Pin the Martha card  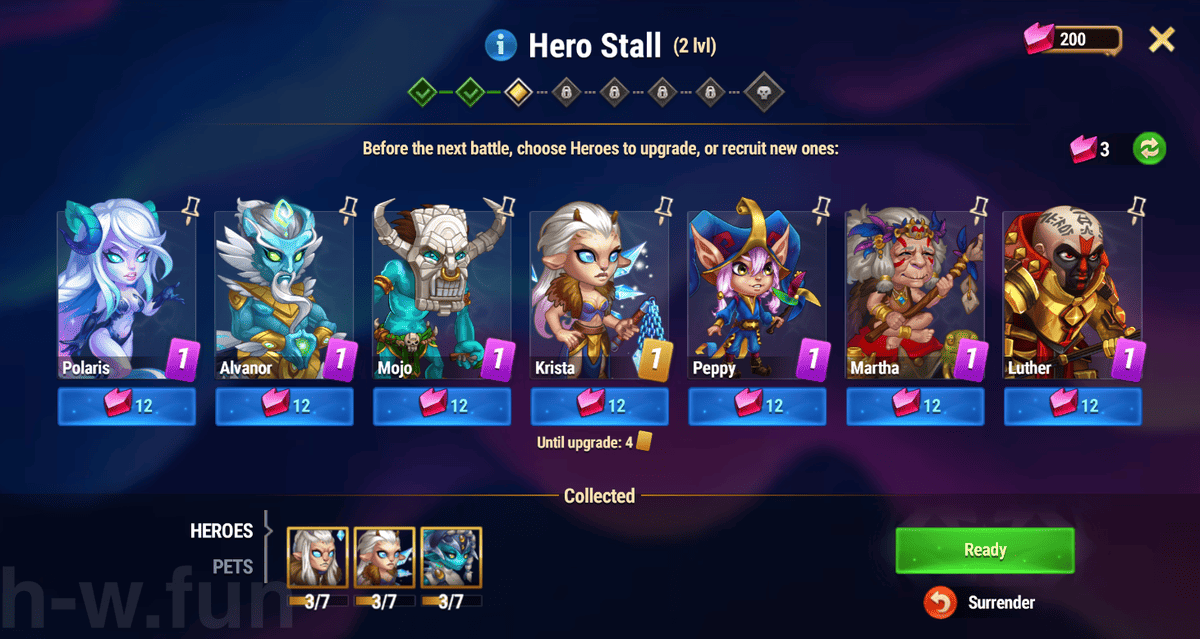coord(979,207)
